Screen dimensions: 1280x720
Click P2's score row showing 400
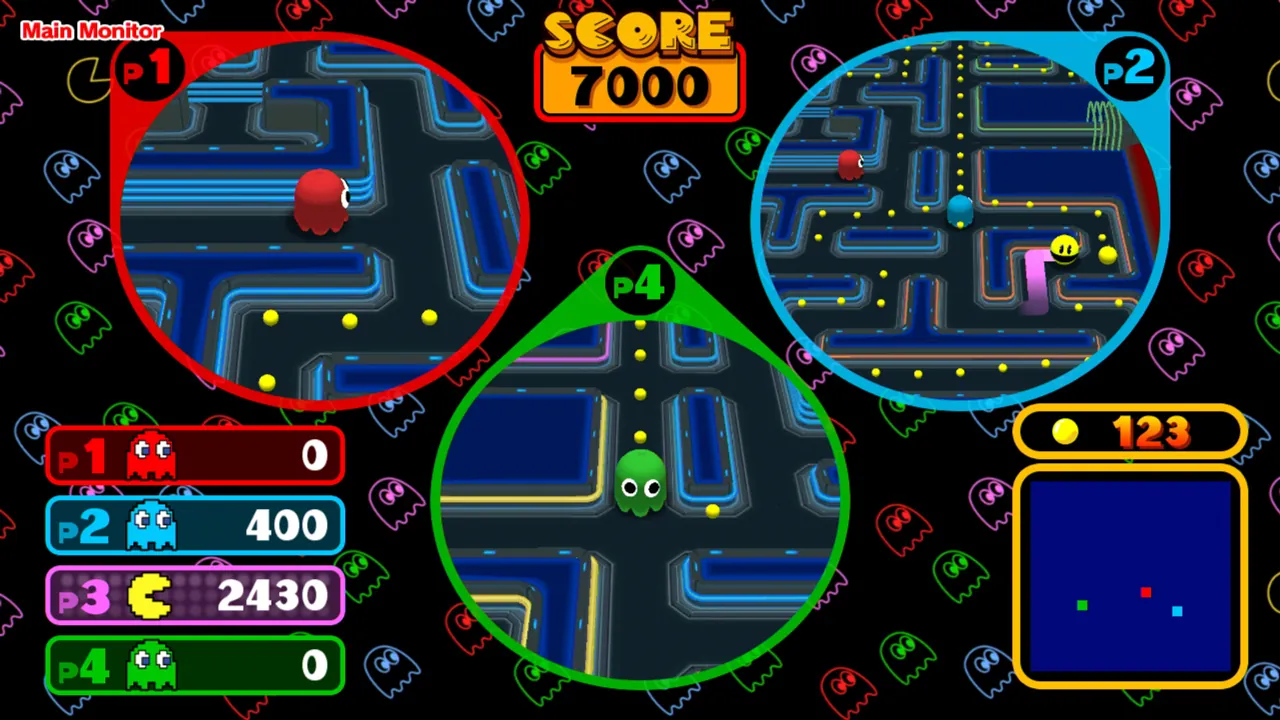[195, 525]
